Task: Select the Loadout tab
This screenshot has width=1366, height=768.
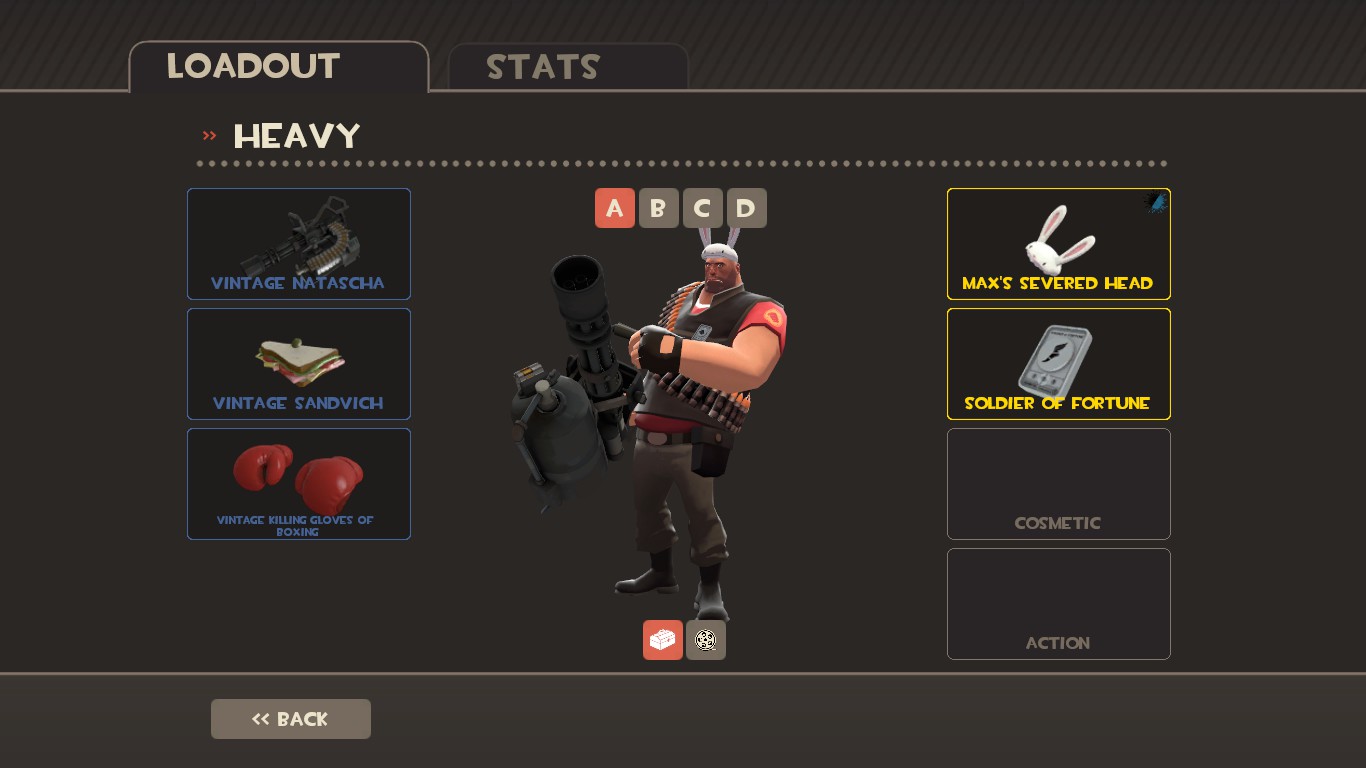Action: point(278,67)
